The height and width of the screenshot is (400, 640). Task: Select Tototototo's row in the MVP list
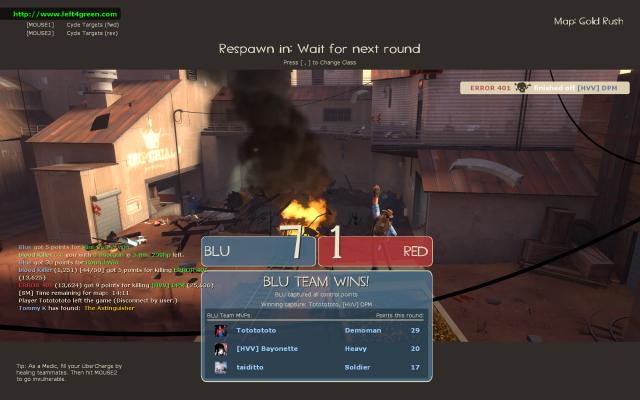click(316, 330)
